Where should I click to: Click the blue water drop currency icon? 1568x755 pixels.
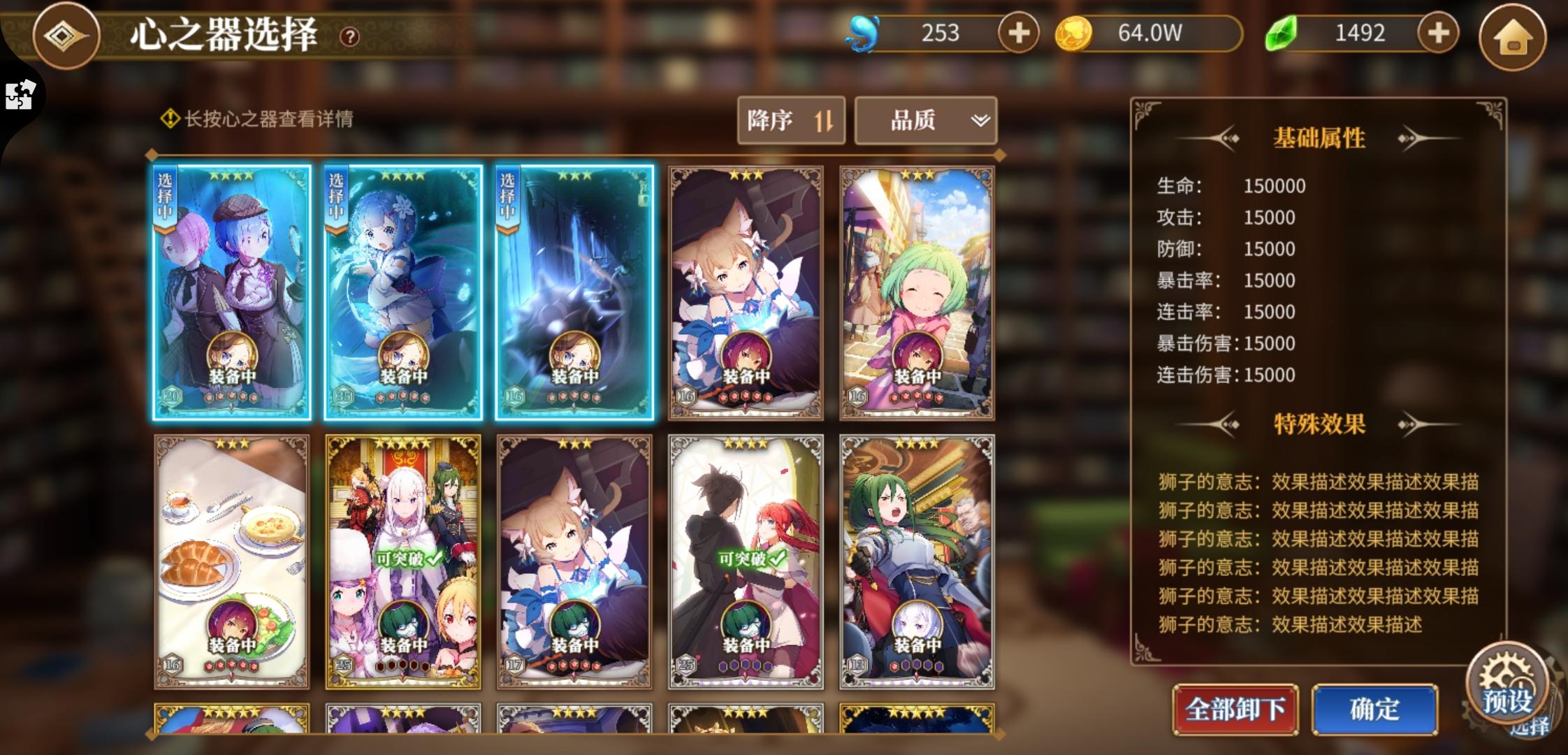click(865, 32)
